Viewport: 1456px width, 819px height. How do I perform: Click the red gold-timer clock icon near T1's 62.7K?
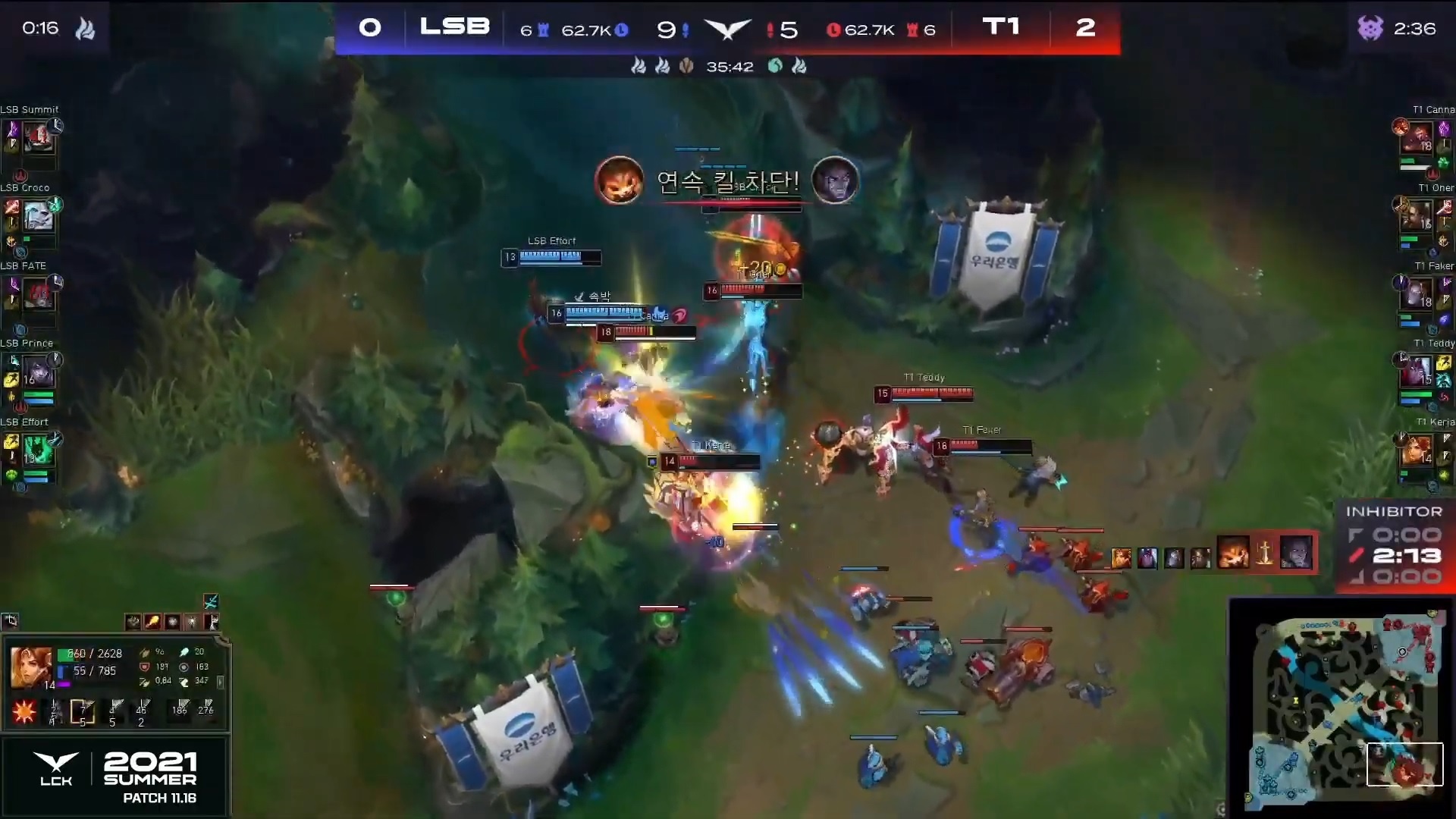click(833, 30)
